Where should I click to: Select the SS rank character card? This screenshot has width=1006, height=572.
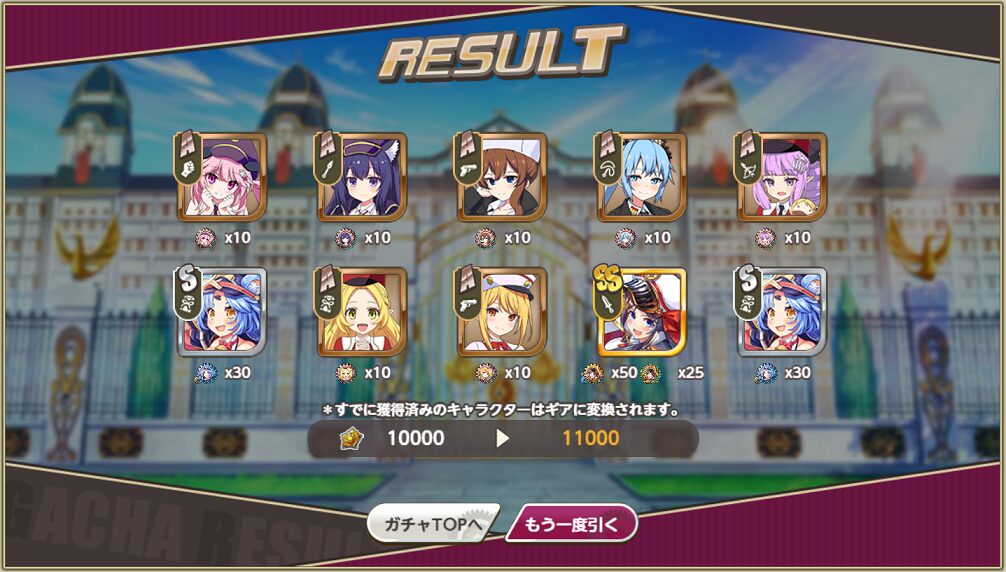click(642, 312)
